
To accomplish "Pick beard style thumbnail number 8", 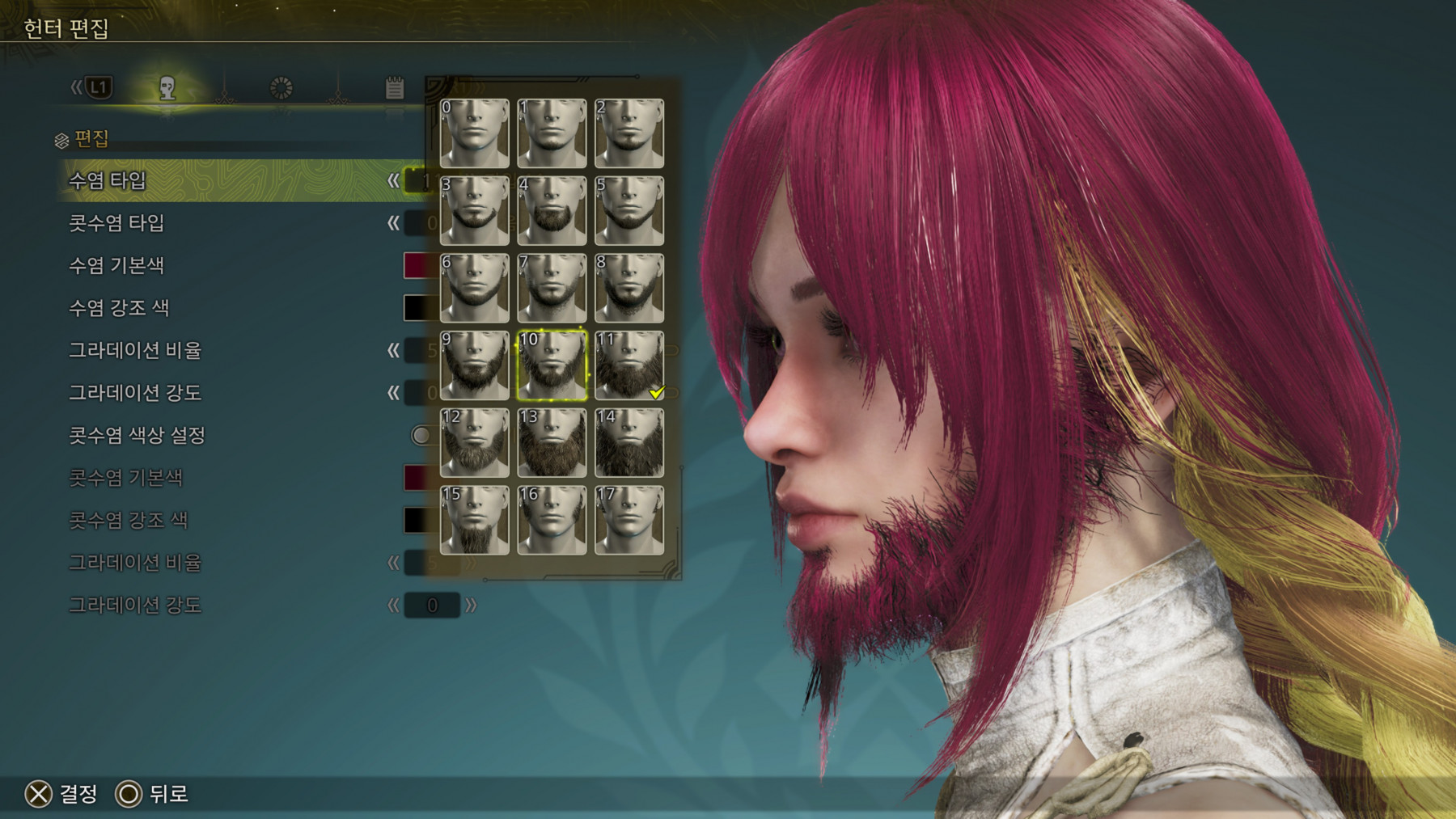I will point(629,288).
